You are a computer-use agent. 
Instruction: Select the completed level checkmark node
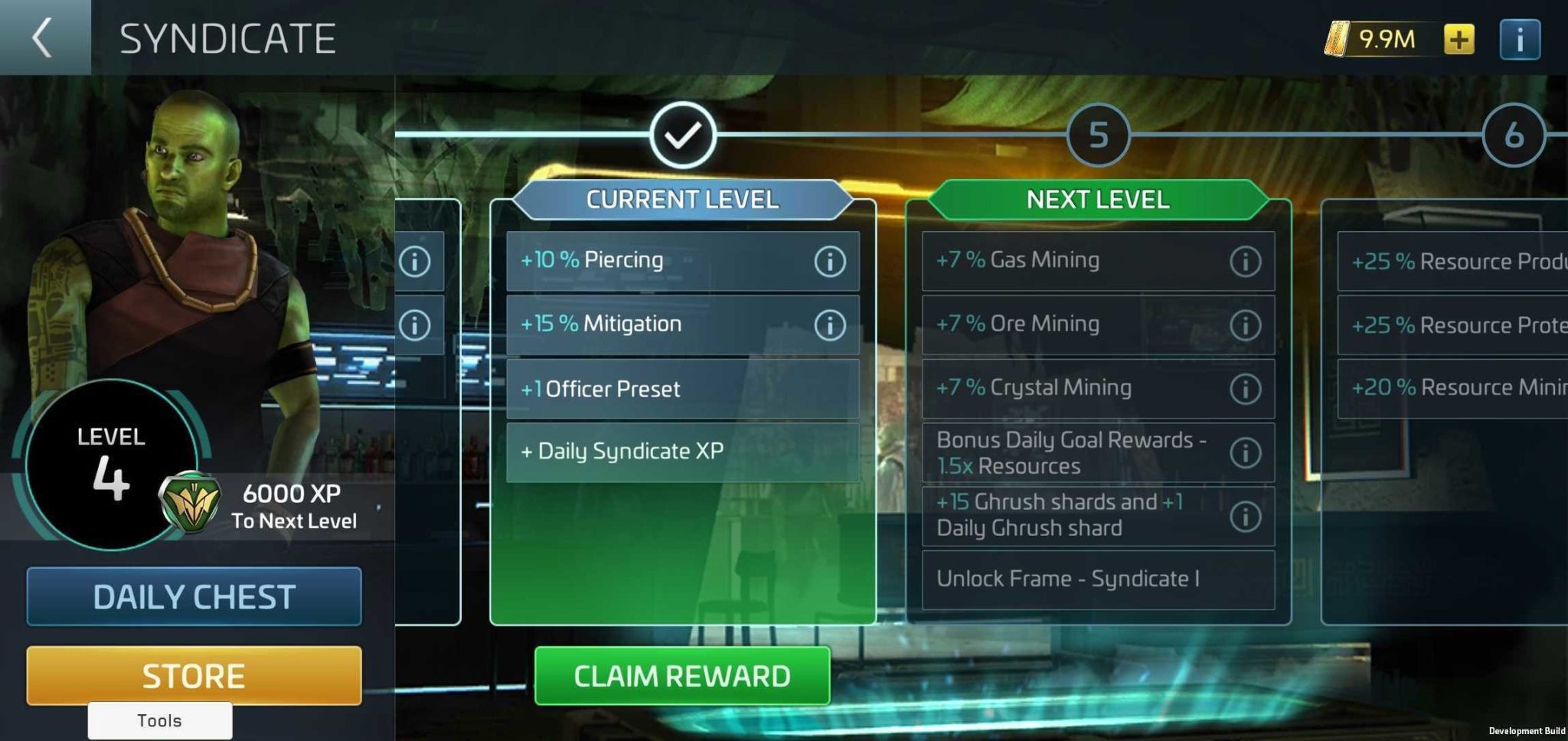point(682,136)
